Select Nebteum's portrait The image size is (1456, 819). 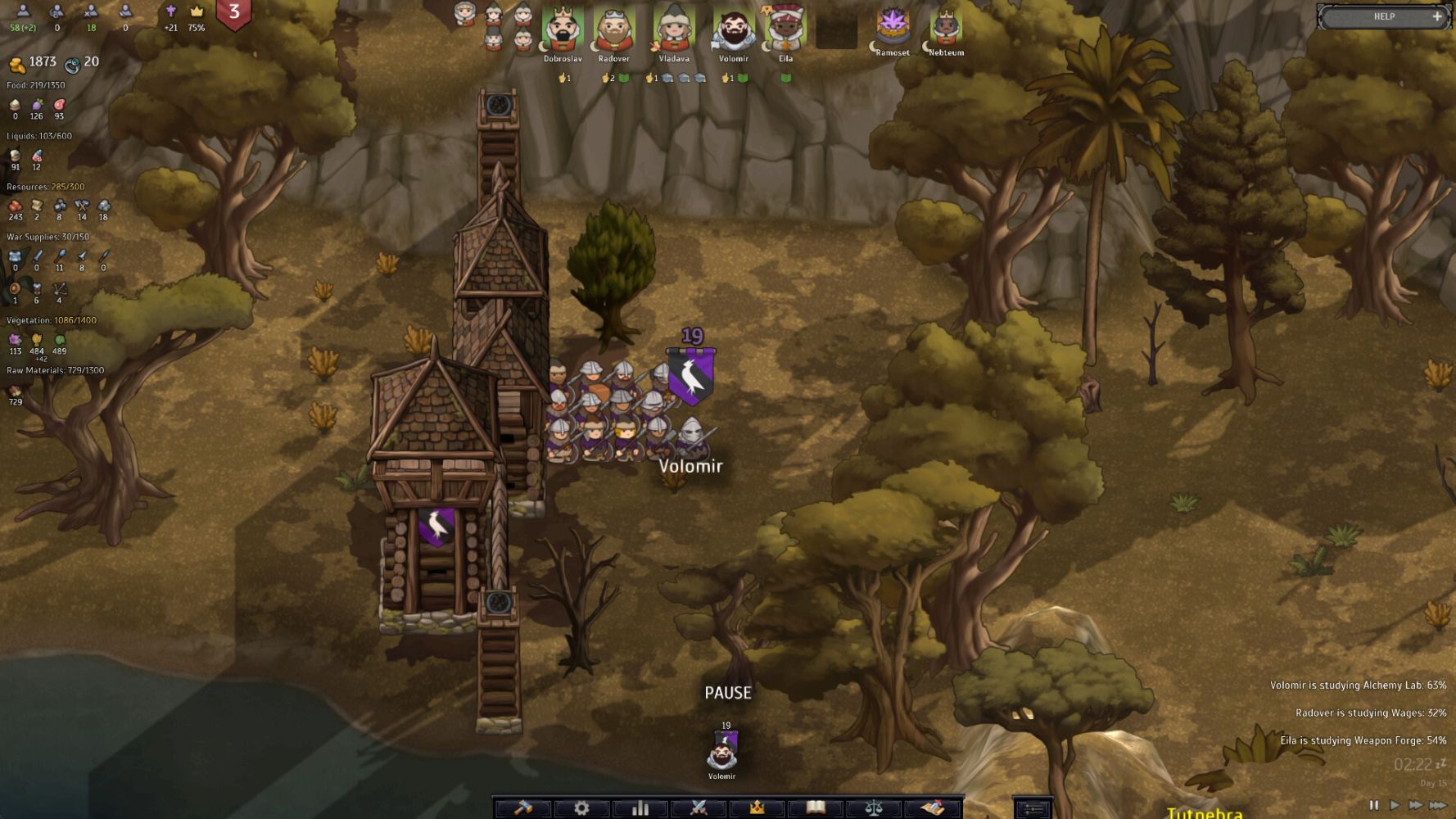pyautogui.click(x=946, y=26)
